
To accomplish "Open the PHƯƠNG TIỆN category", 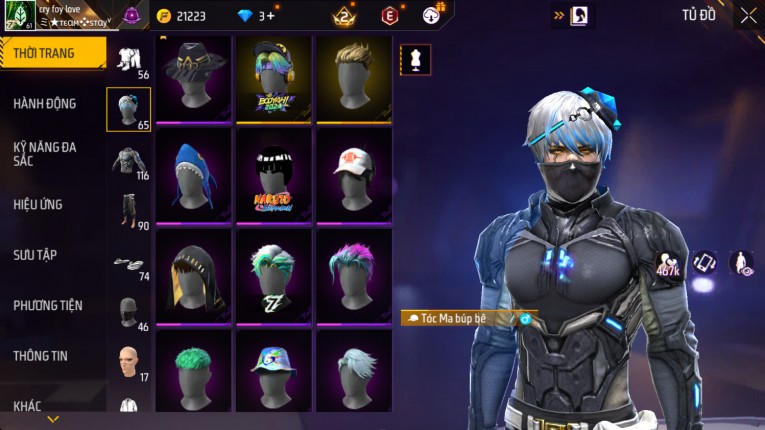I will pyautogui.click(x=48, y=305).
